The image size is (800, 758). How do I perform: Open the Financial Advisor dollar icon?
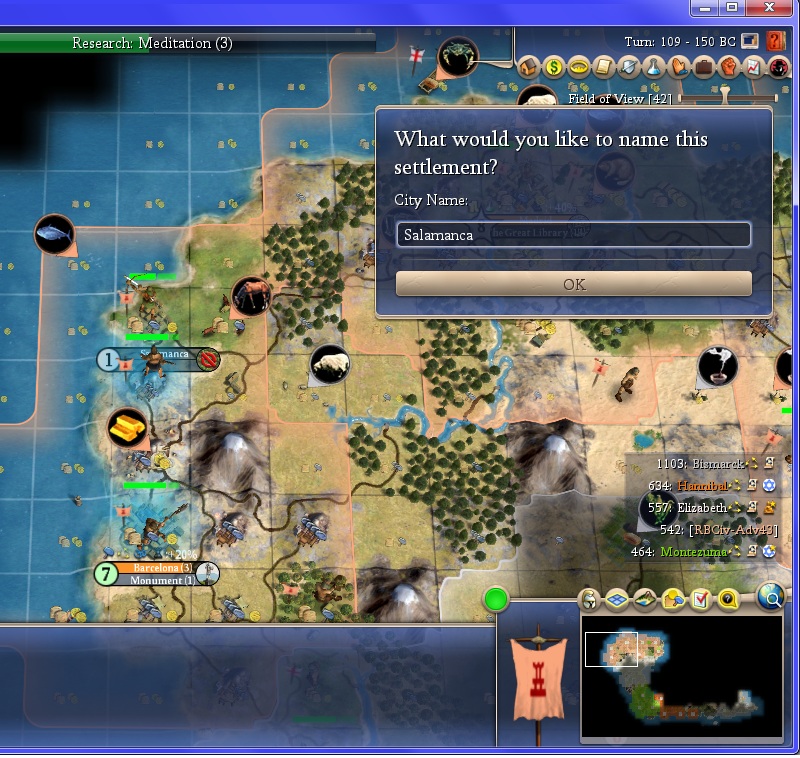[x=554, y=68]
